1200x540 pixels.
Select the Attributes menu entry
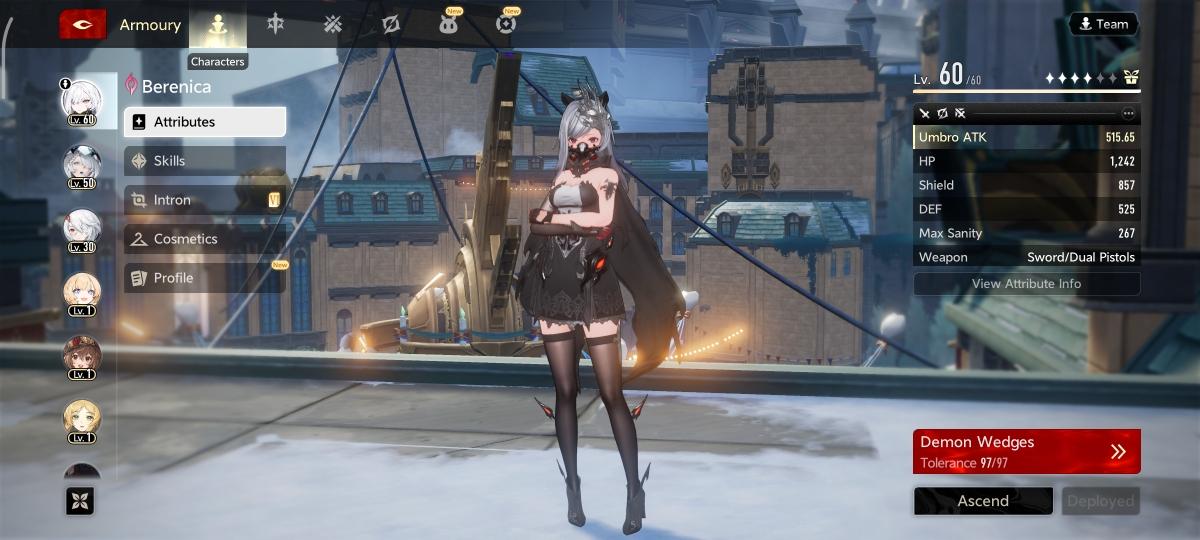point(205,122)
